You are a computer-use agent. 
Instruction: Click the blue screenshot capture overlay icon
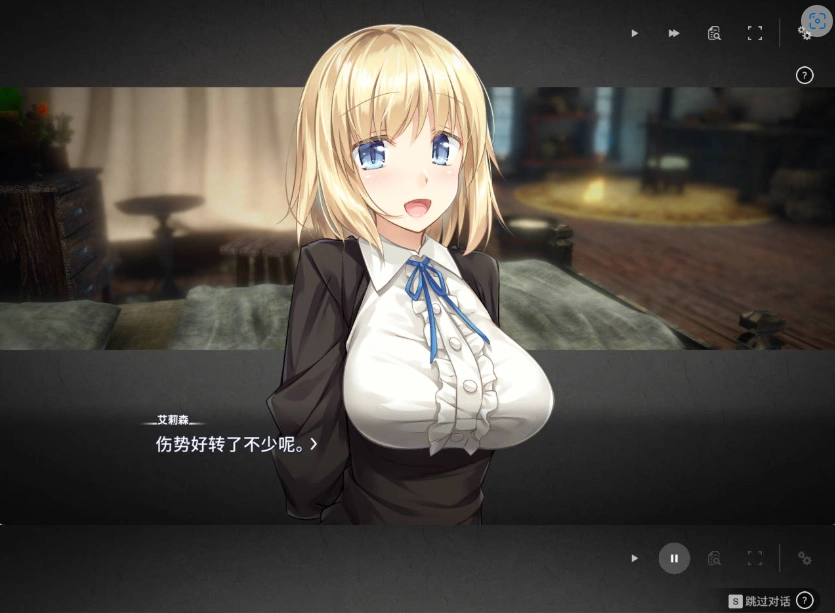tap(817, 21)
